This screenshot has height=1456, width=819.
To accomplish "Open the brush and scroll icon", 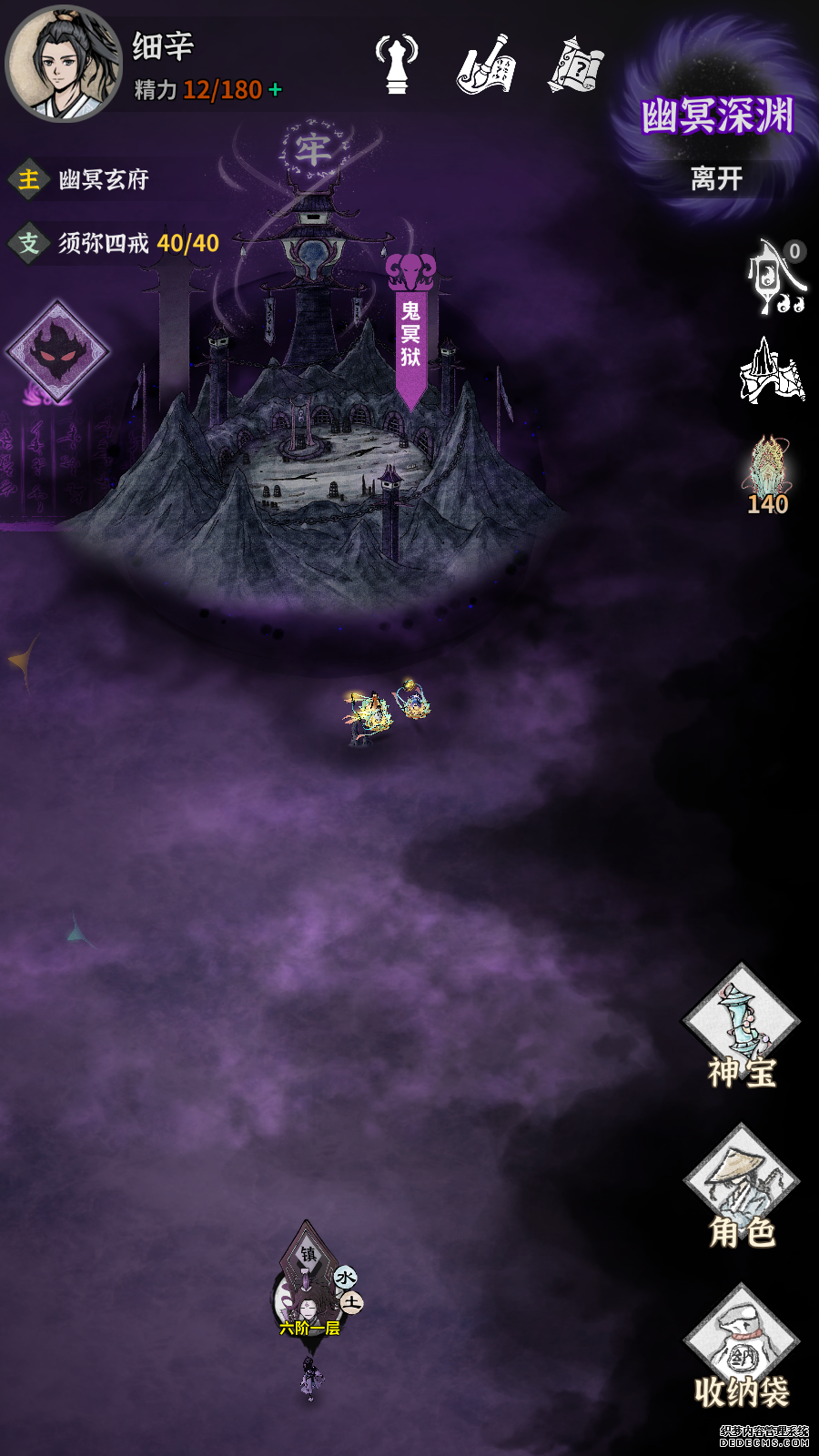I will click(x=486, y=66).
